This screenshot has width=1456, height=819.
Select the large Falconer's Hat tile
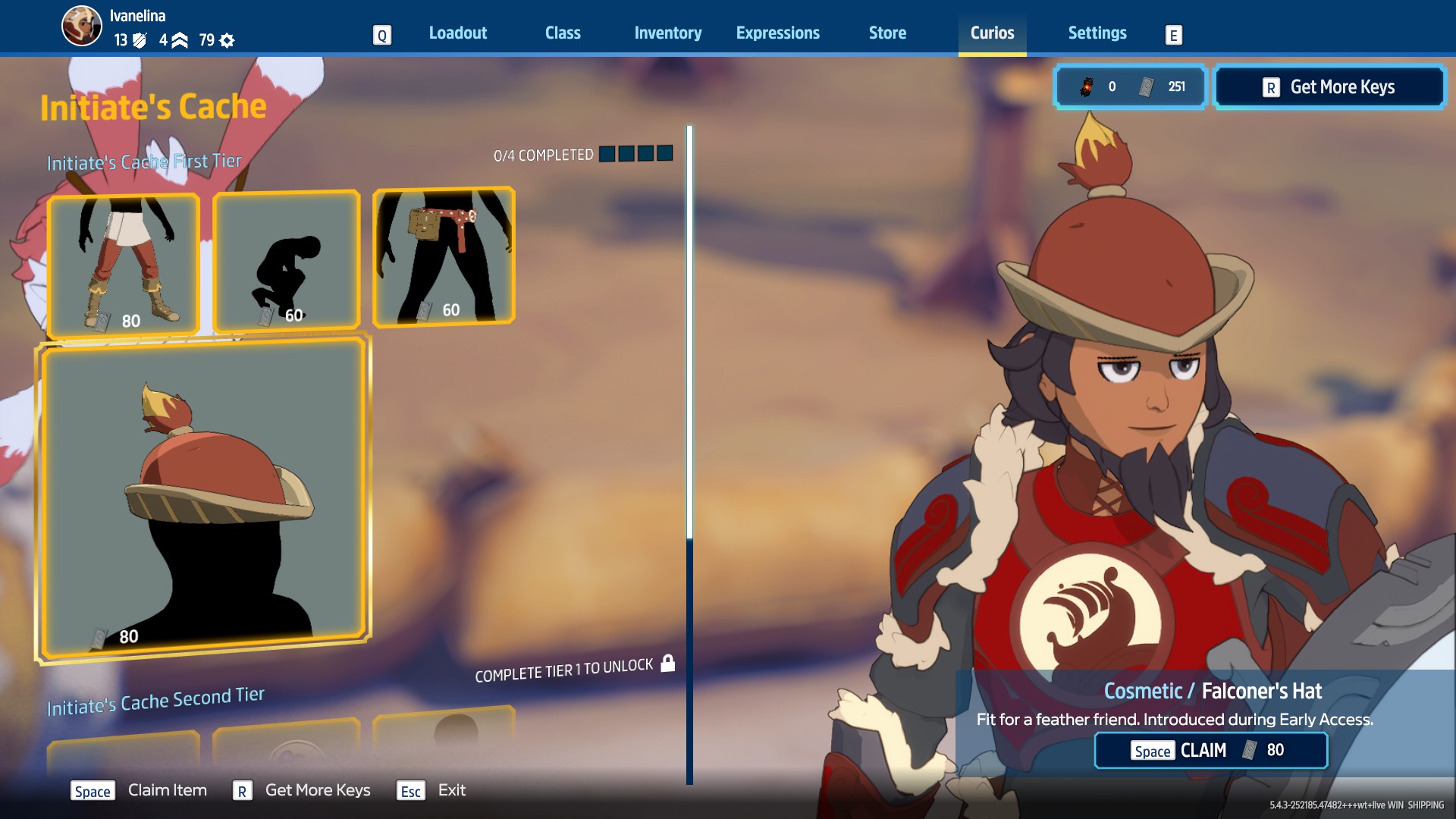click(203, 498)
